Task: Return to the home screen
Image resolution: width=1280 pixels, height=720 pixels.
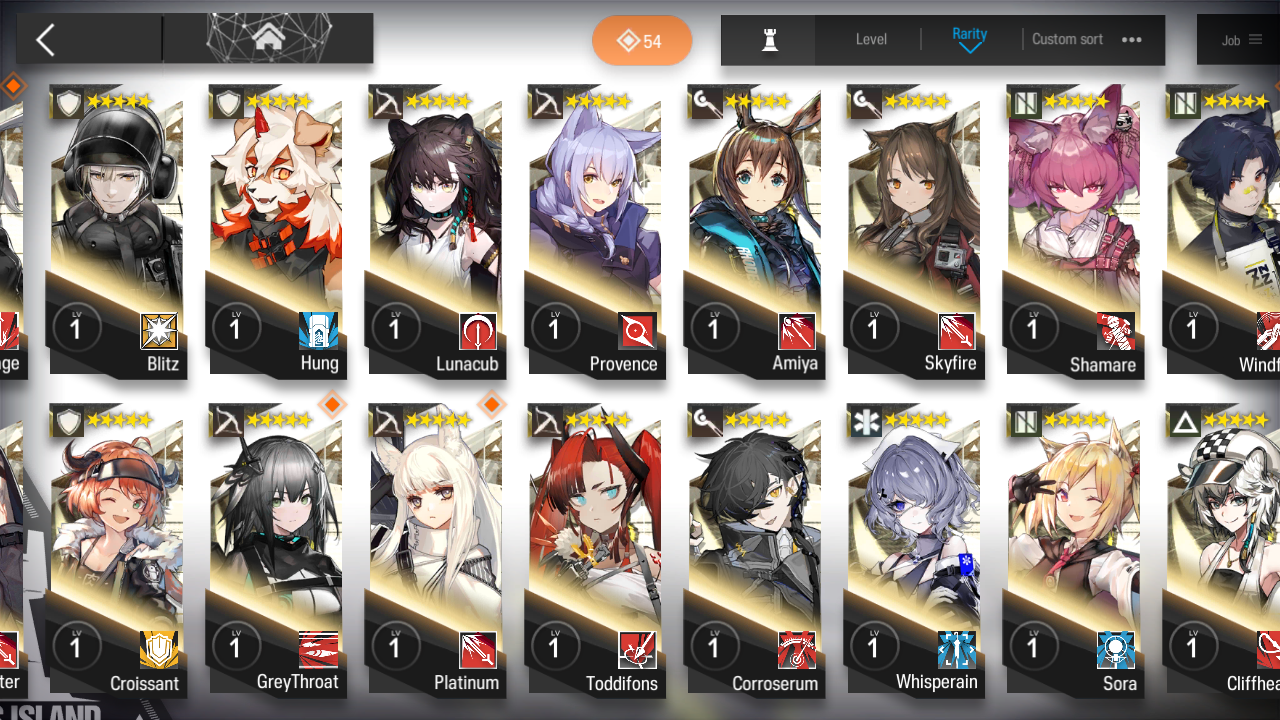Action: pyautogui.click(x=268, y=39)
